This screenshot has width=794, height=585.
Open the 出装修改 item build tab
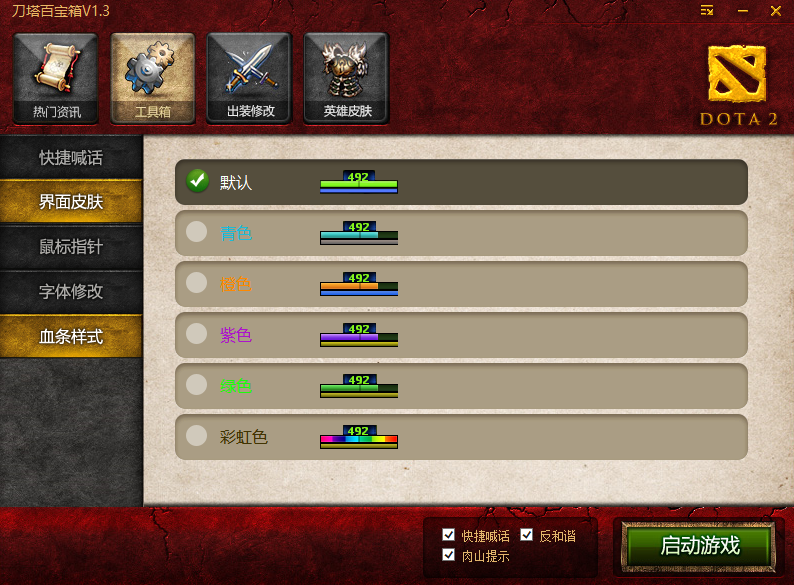click(249, 78)
